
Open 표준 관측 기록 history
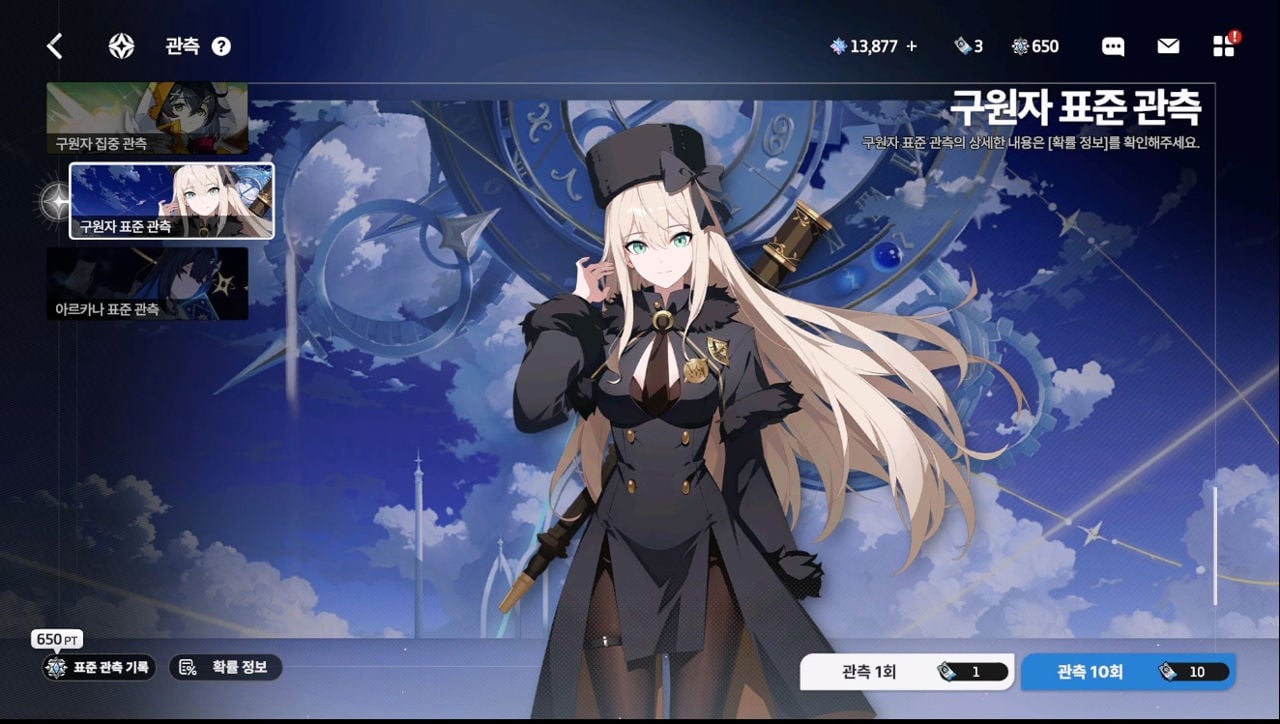coord(99,667)
